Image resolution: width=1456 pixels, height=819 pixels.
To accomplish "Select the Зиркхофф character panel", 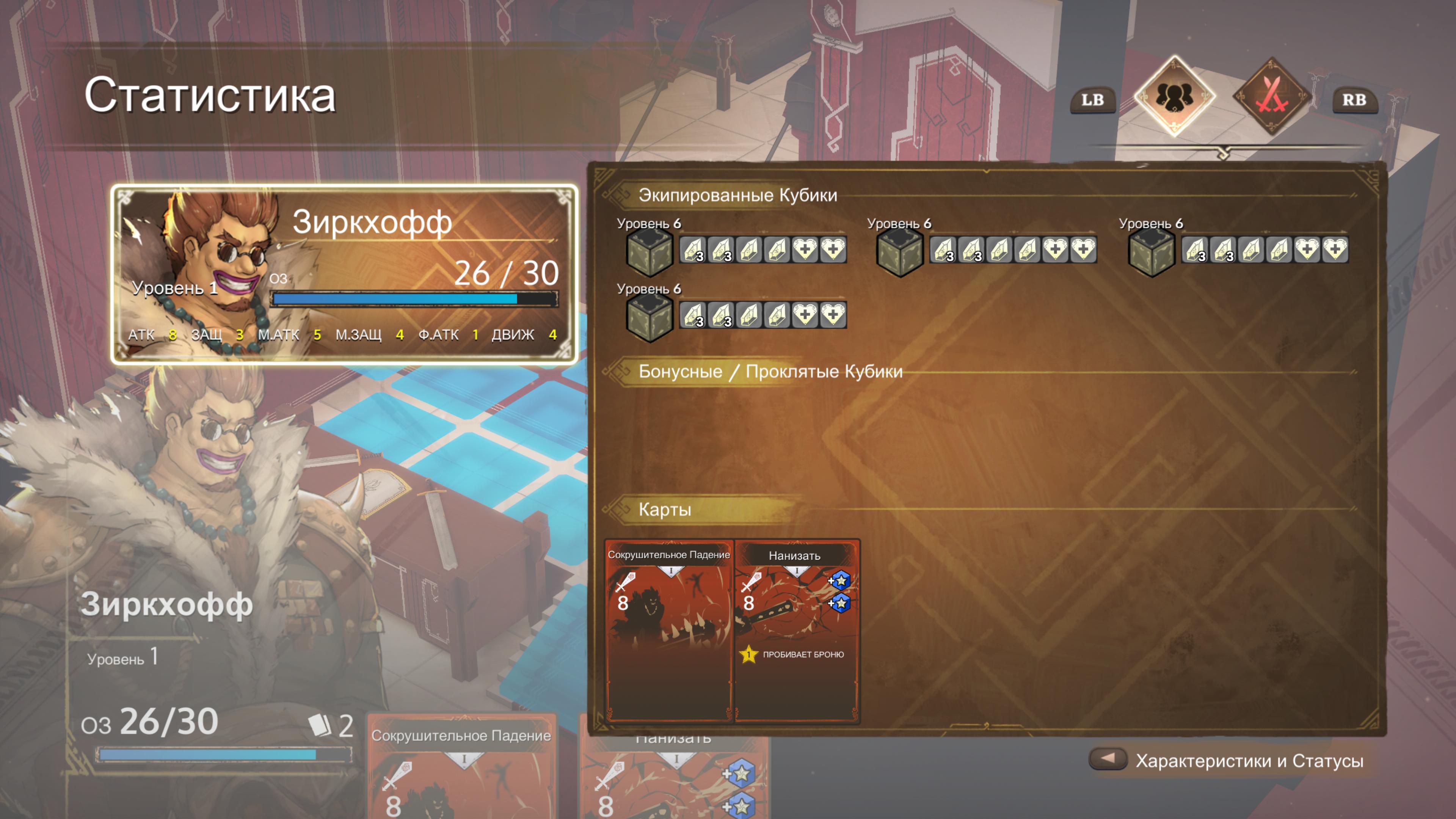I will [x=344, y=273].
